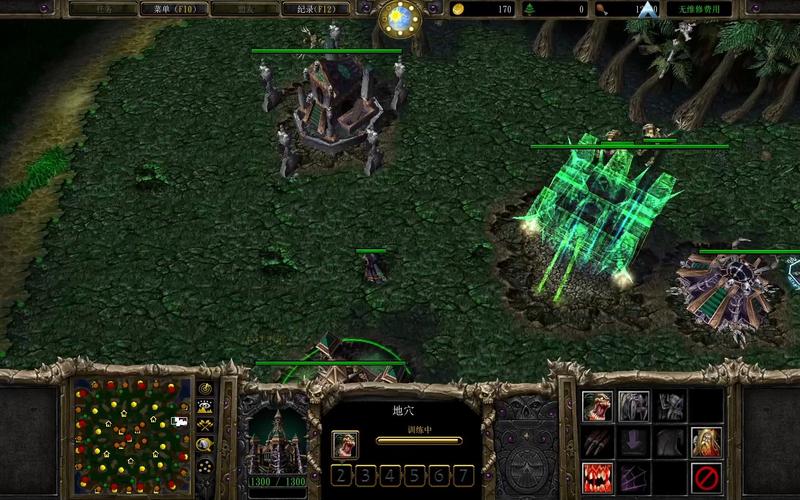Click the bearded golden face command icon
This screenshot has width=800, height=500.
pos(706,440)
